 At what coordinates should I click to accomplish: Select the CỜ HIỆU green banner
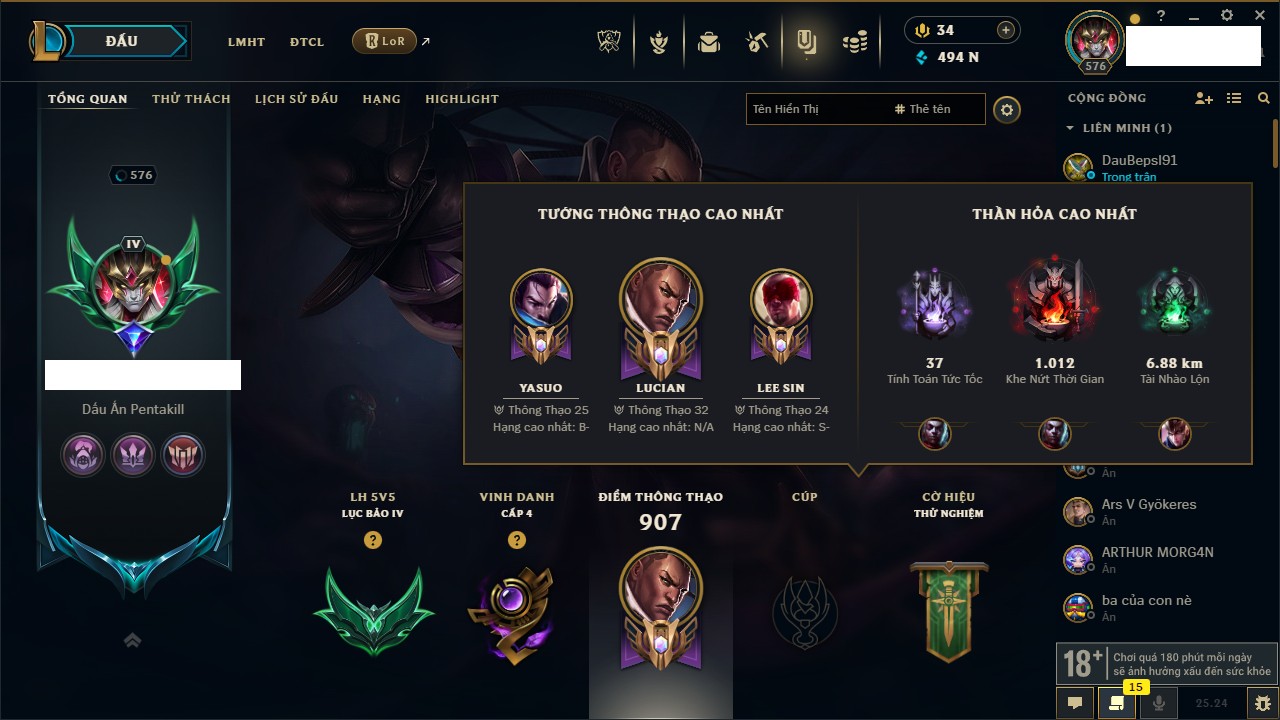point(948,610)
